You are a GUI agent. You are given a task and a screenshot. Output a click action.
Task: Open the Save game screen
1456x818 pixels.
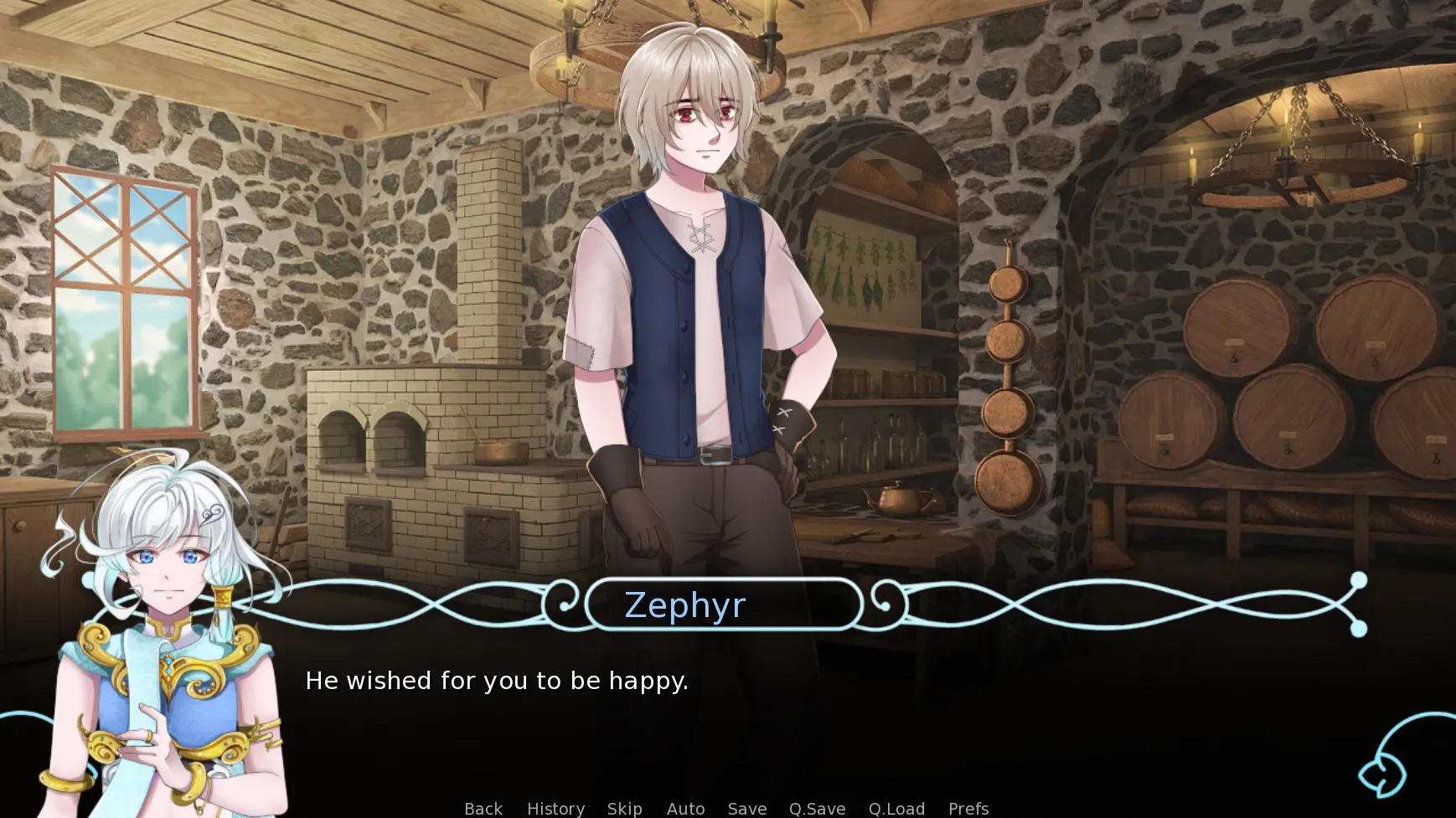[x=746, y=808]
